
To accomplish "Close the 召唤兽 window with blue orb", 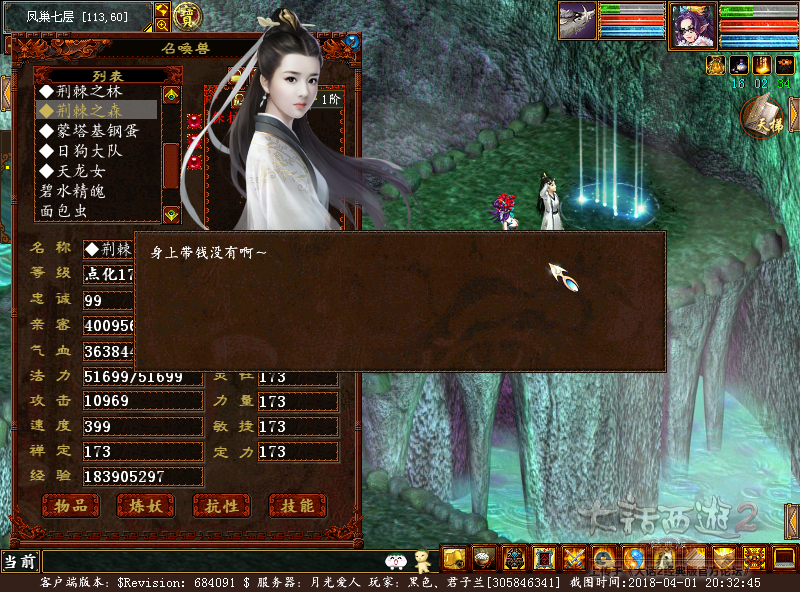I will pyautogui.click(x=352, y=42).
